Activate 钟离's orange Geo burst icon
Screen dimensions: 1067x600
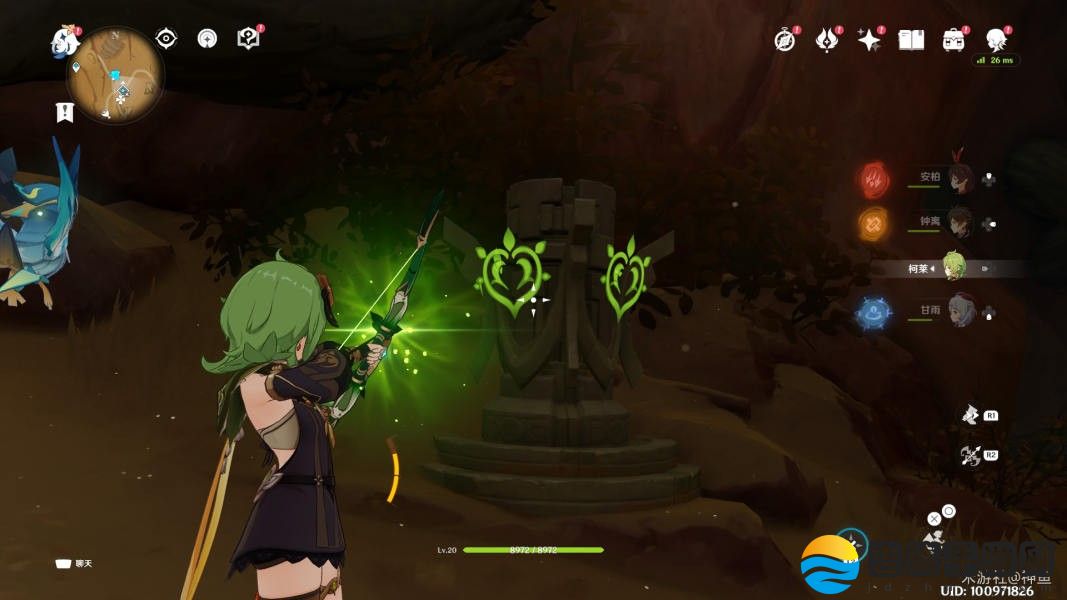tap(872, 222)
